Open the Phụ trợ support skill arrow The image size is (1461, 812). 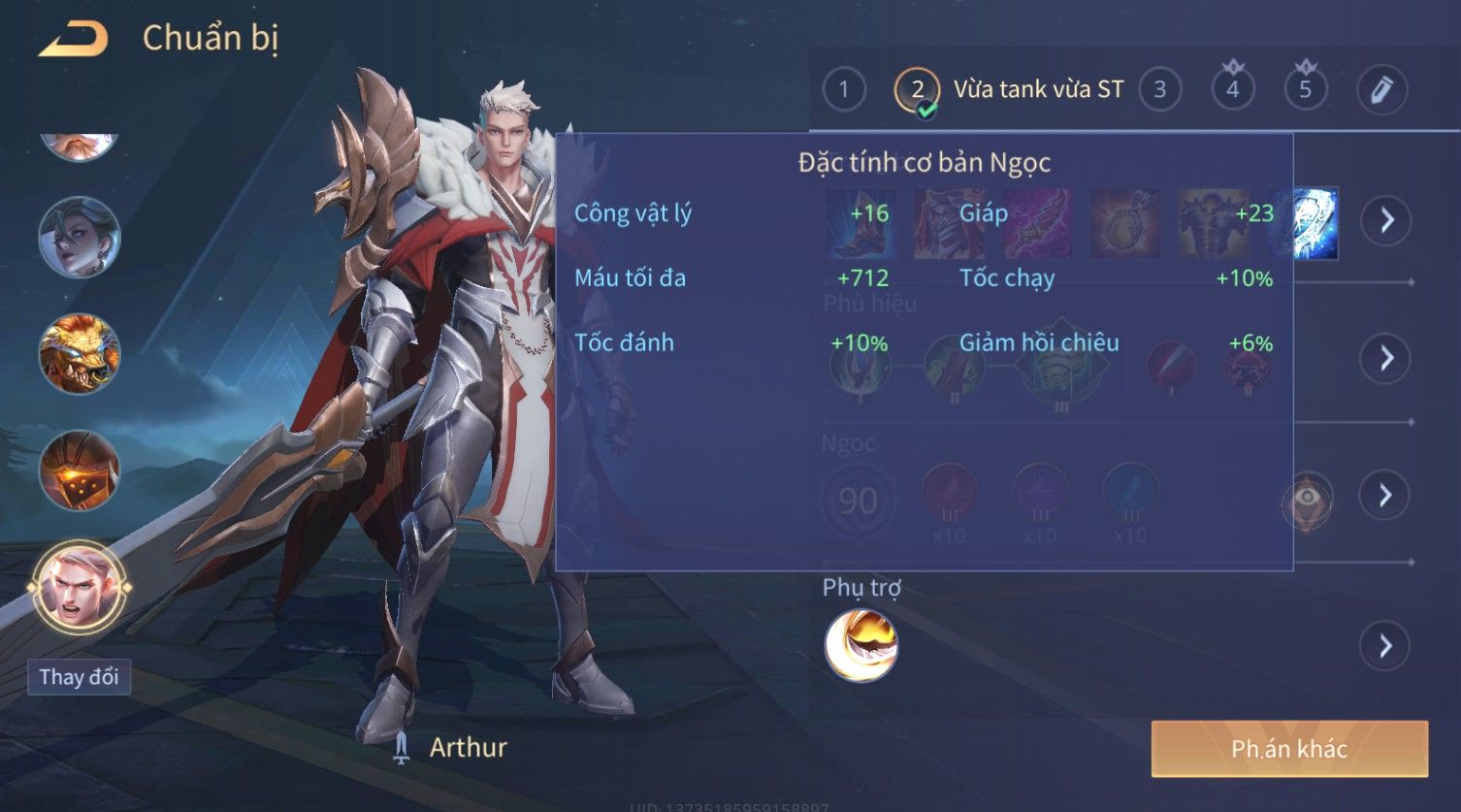[x=1385, y=646]
